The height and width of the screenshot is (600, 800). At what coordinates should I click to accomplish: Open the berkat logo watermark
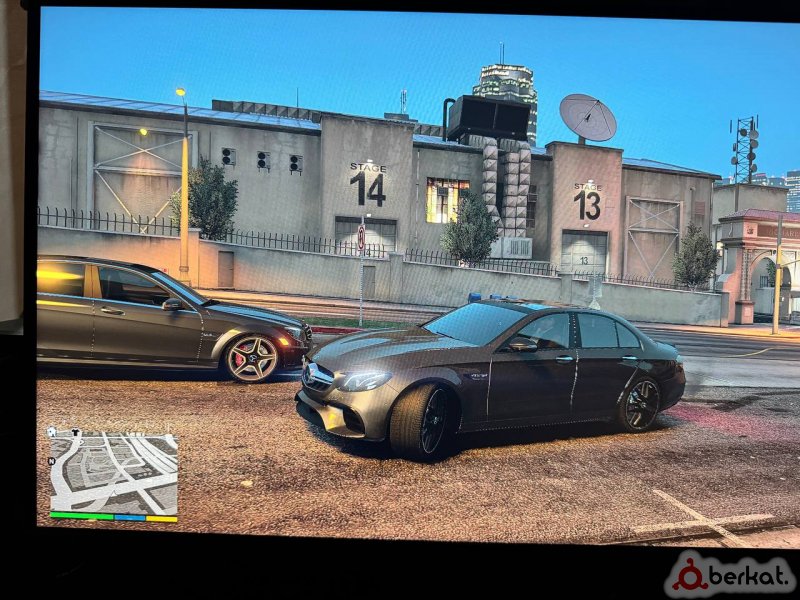(730, 575)
